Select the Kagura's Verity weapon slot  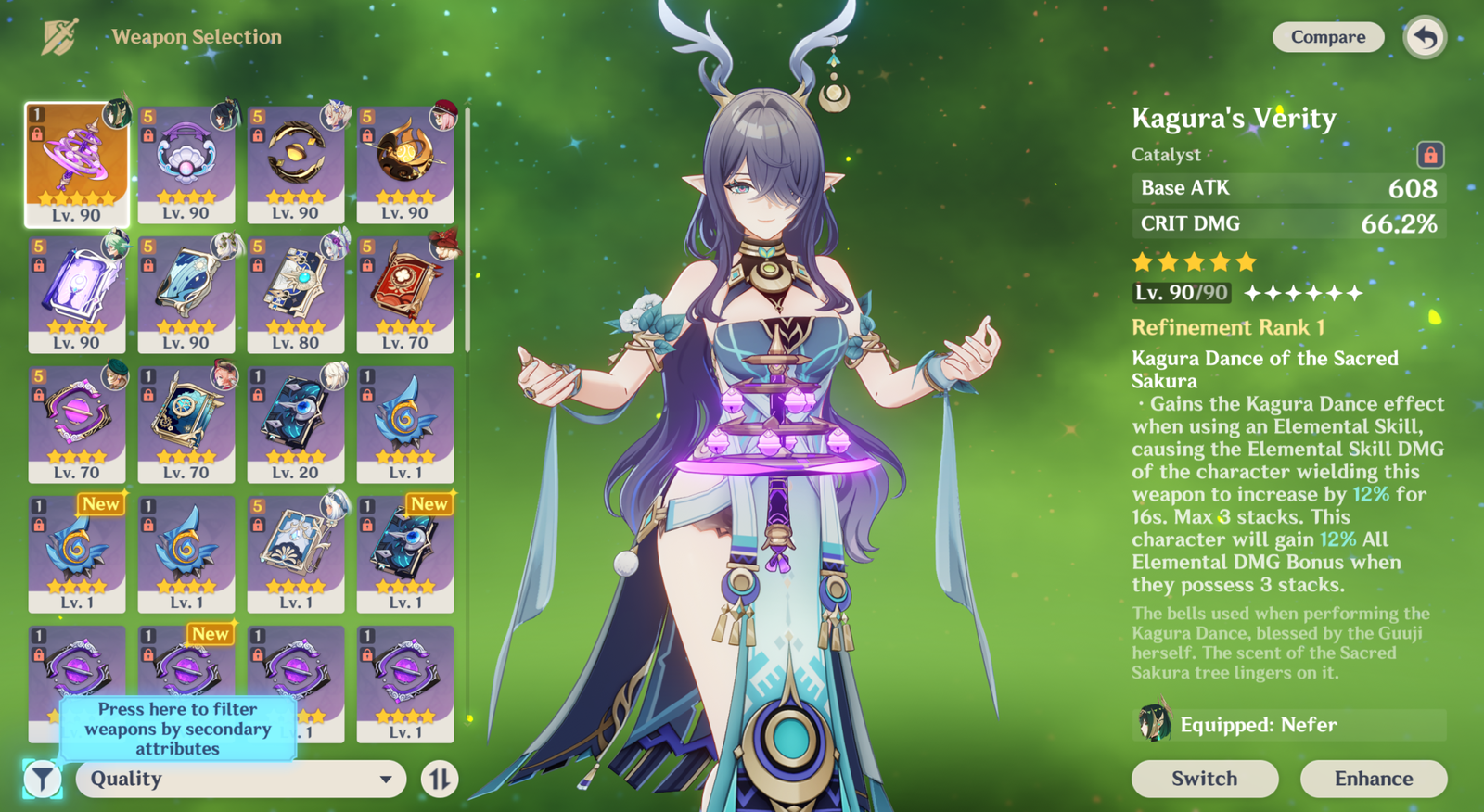[x=77, y=165]
